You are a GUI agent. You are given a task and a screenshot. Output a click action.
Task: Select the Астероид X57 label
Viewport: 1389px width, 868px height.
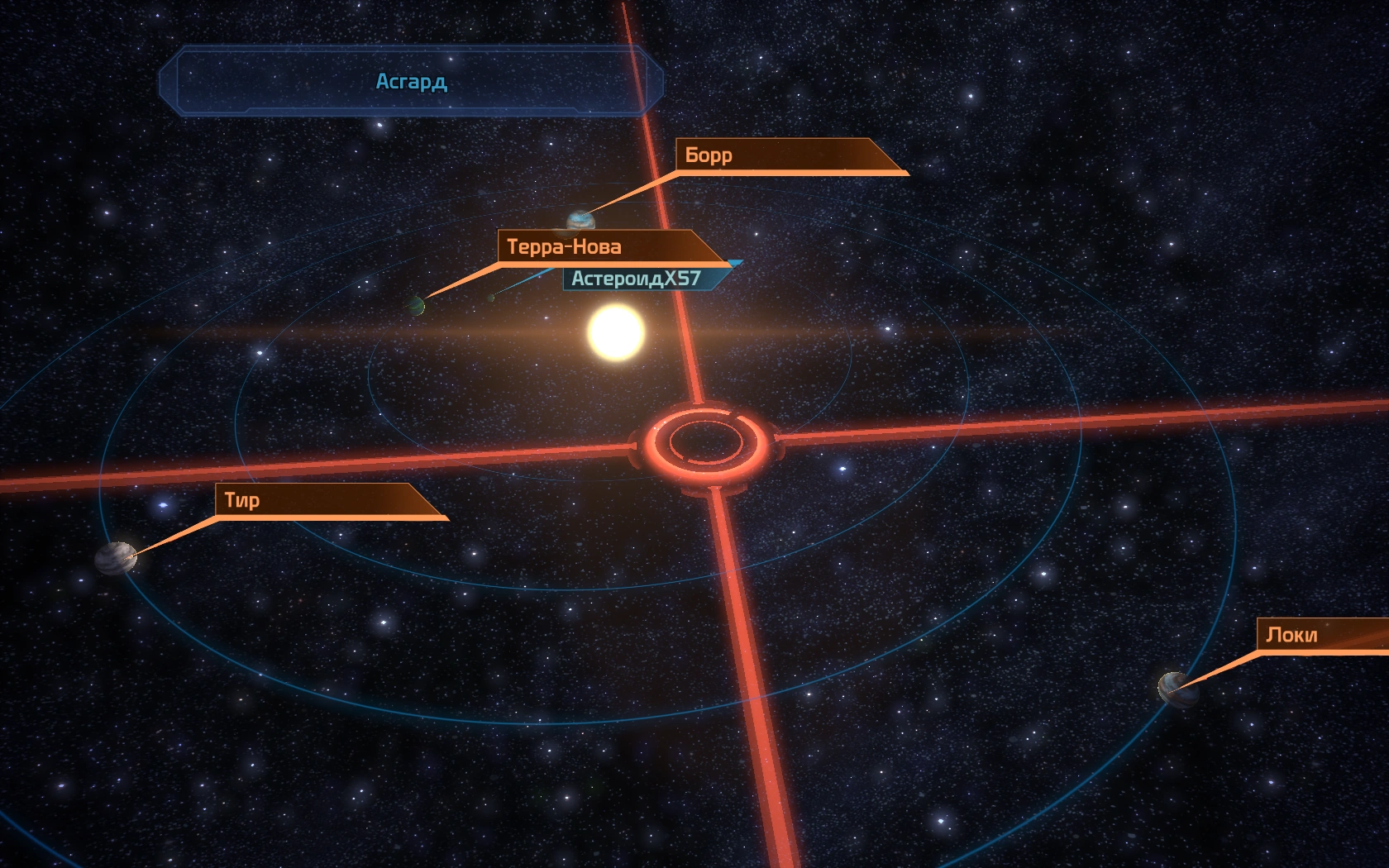pyautogui.click(x=637, y=279)
